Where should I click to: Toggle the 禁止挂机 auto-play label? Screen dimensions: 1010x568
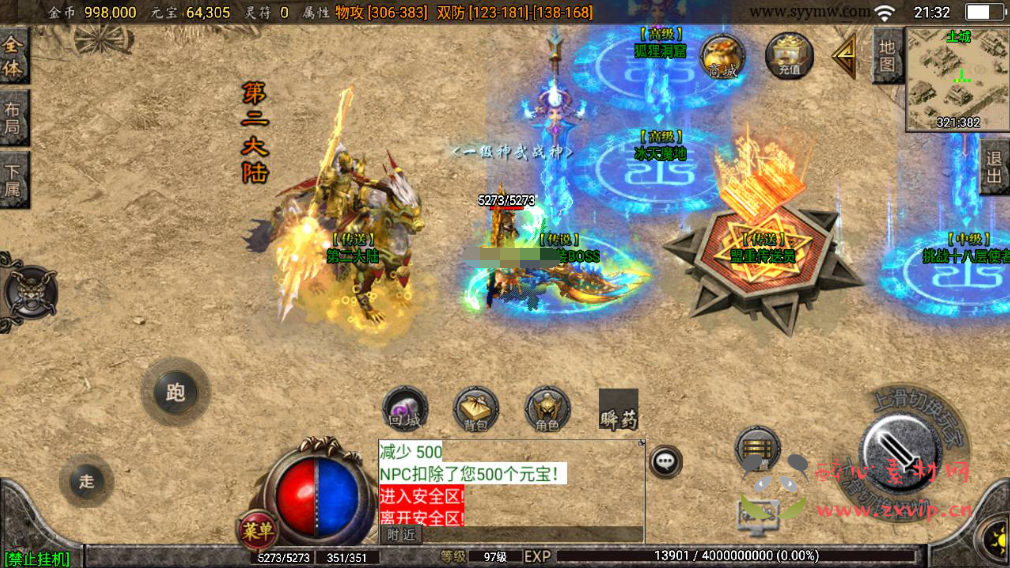click(x=37, y=558)
